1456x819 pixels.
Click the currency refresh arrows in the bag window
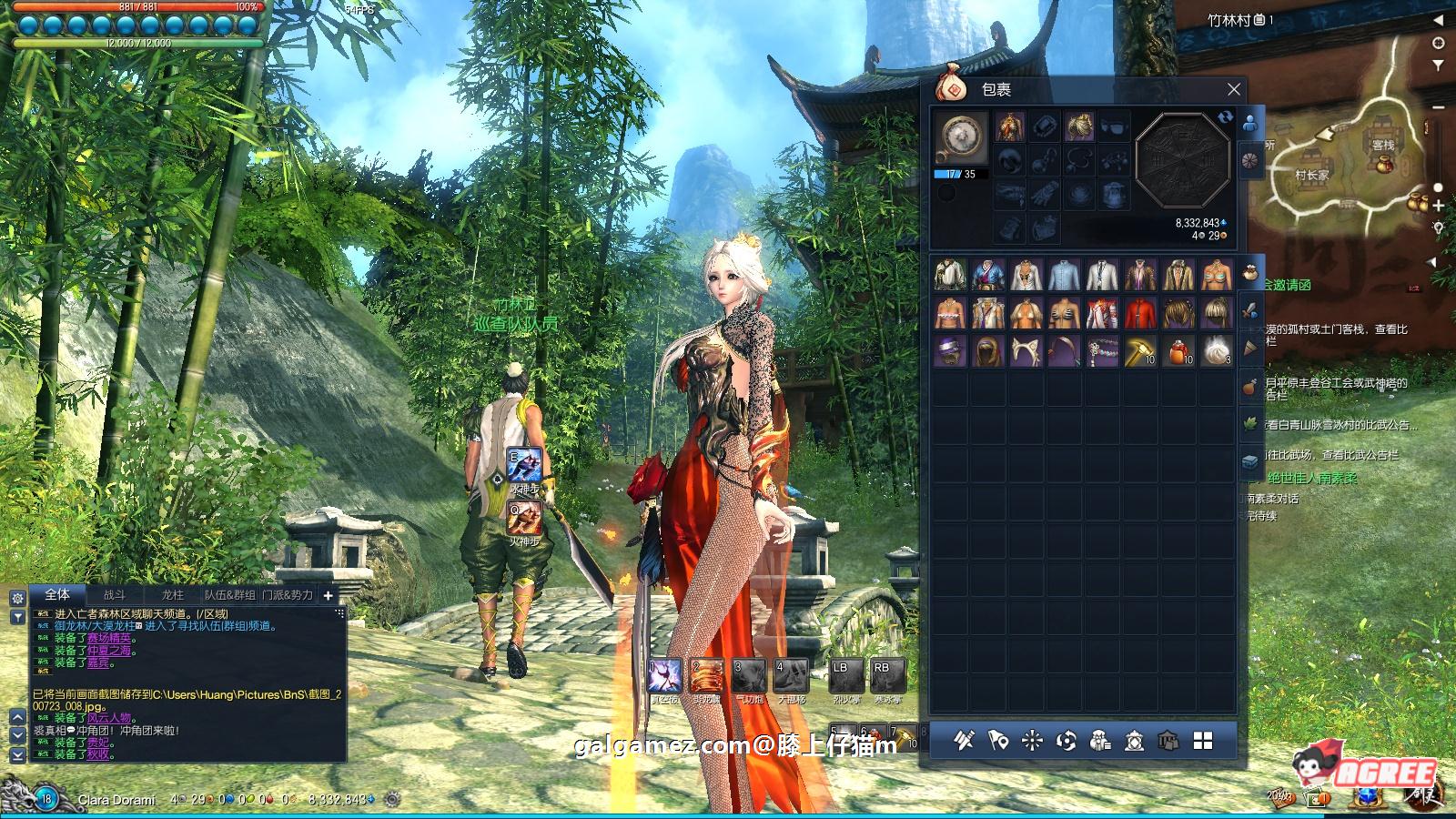(x=1226, y=118)
